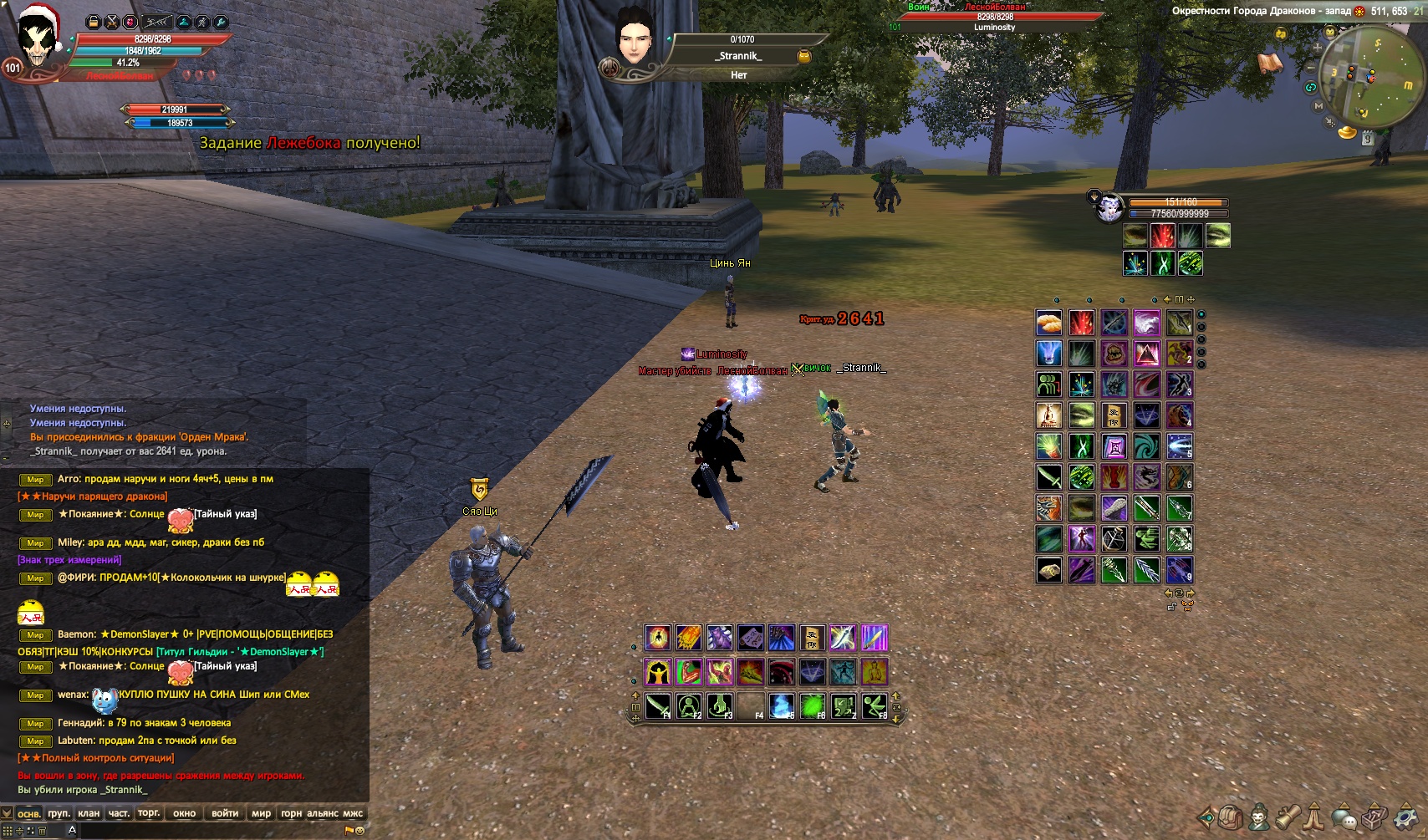1428x840 pixels.
Task: Zoom out the minimap with the minus button
Action: pos(1311,67)
